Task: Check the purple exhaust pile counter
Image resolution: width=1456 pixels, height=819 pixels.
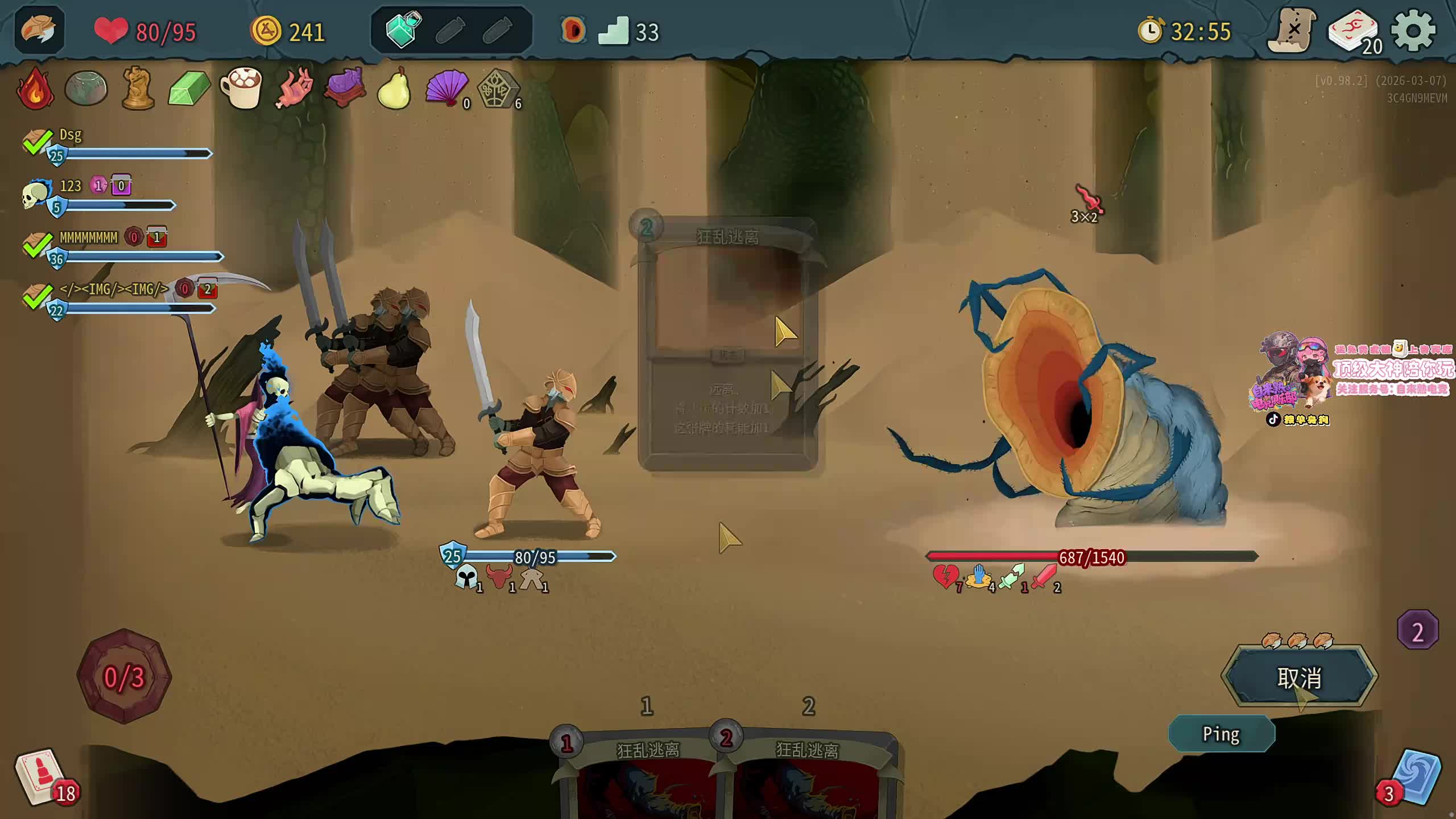Action: coord(1417,631)
